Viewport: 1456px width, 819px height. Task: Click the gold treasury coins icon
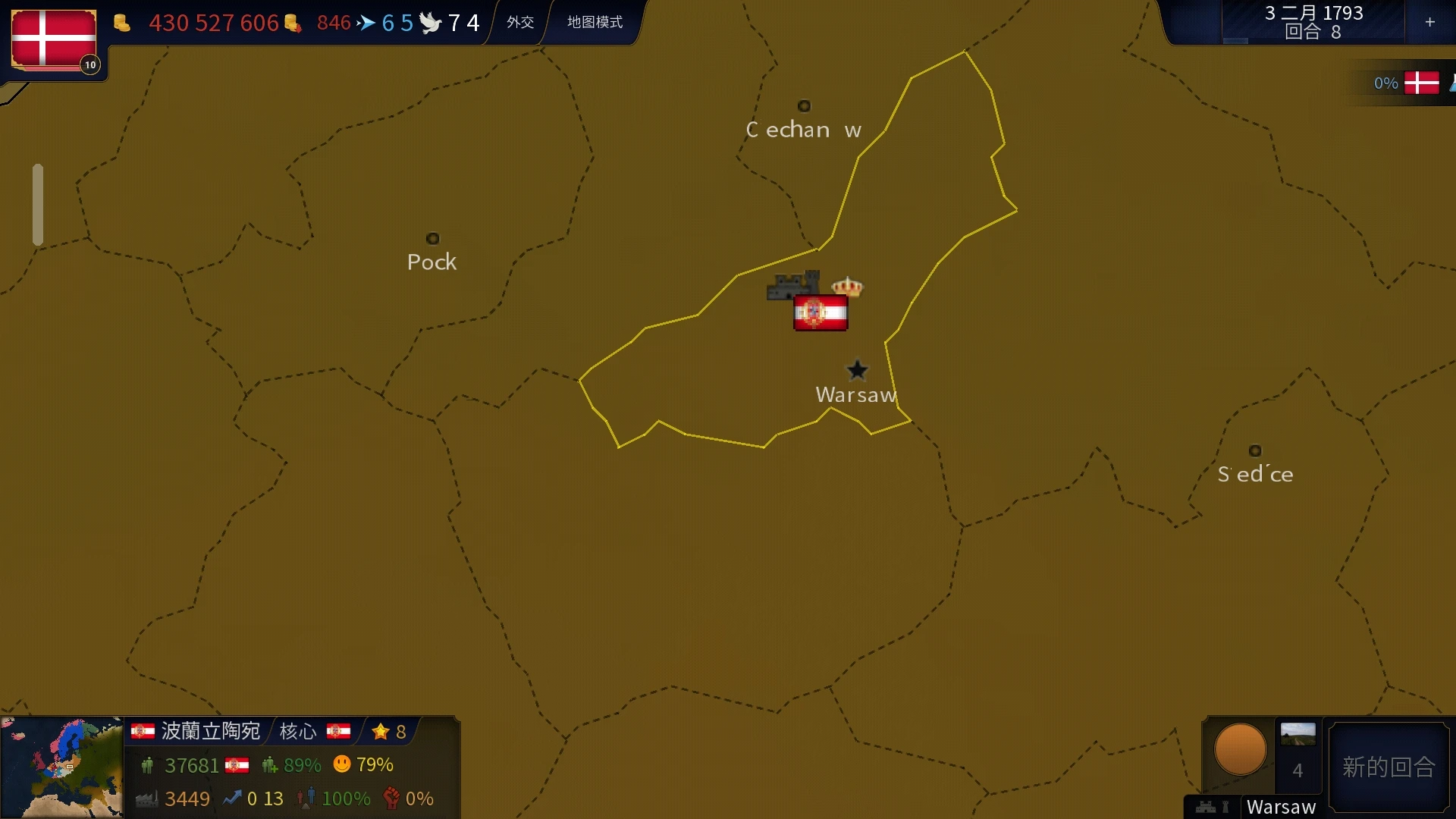(x=121, y=23)
